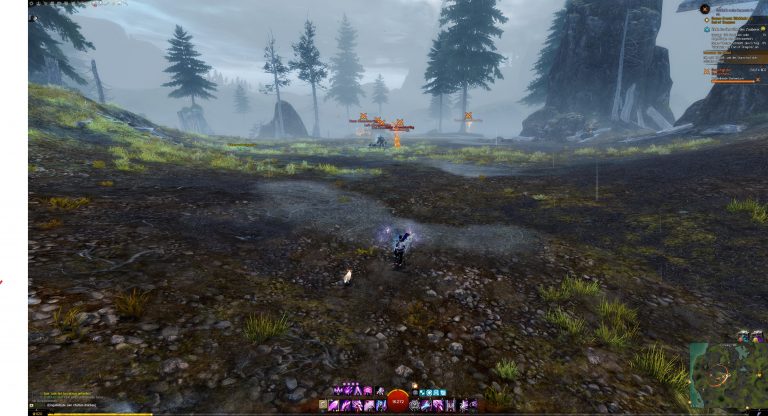Click the weapon swap icon left of the skill bar
Screen dimensions: 768x416
coord(323,405)
